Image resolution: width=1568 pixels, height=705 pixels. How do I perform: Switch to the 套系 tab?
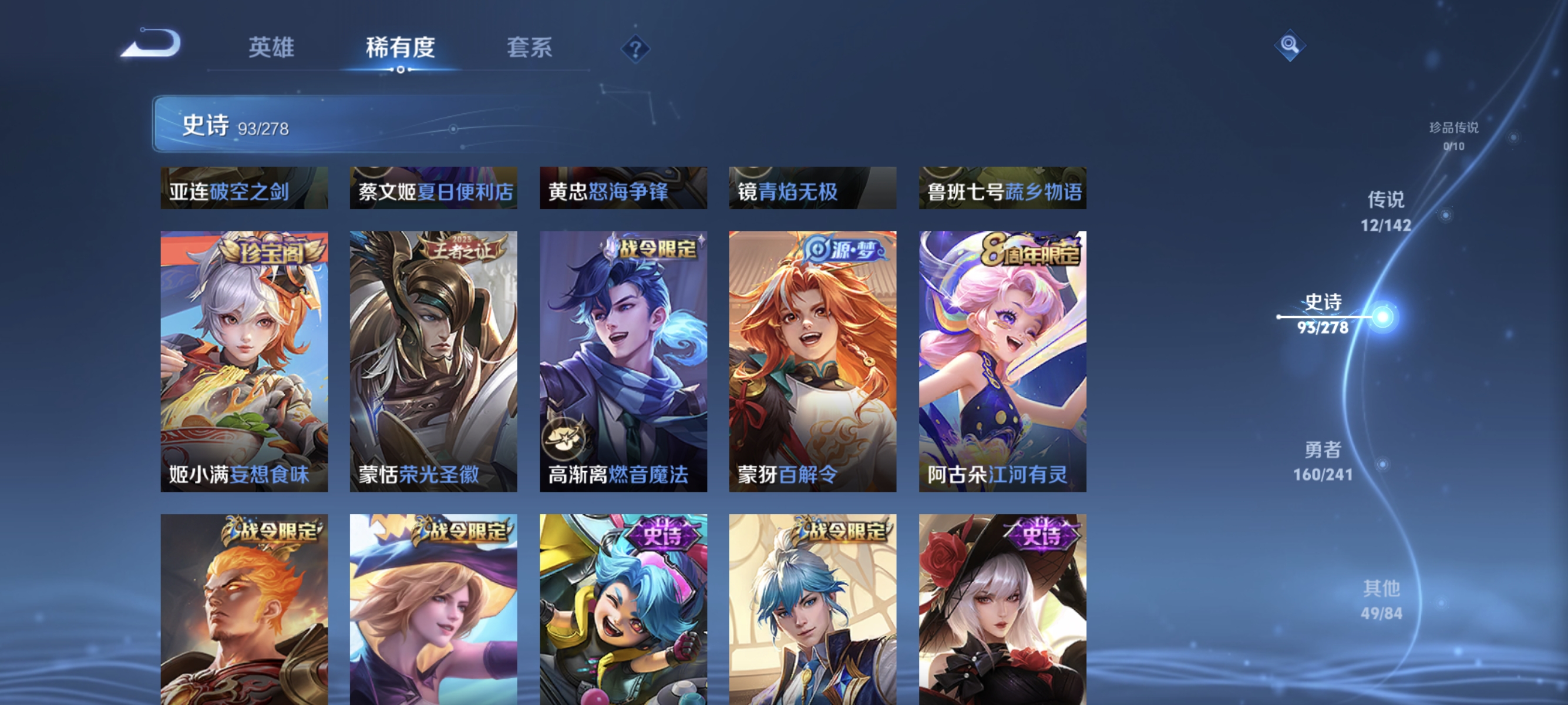530,49
